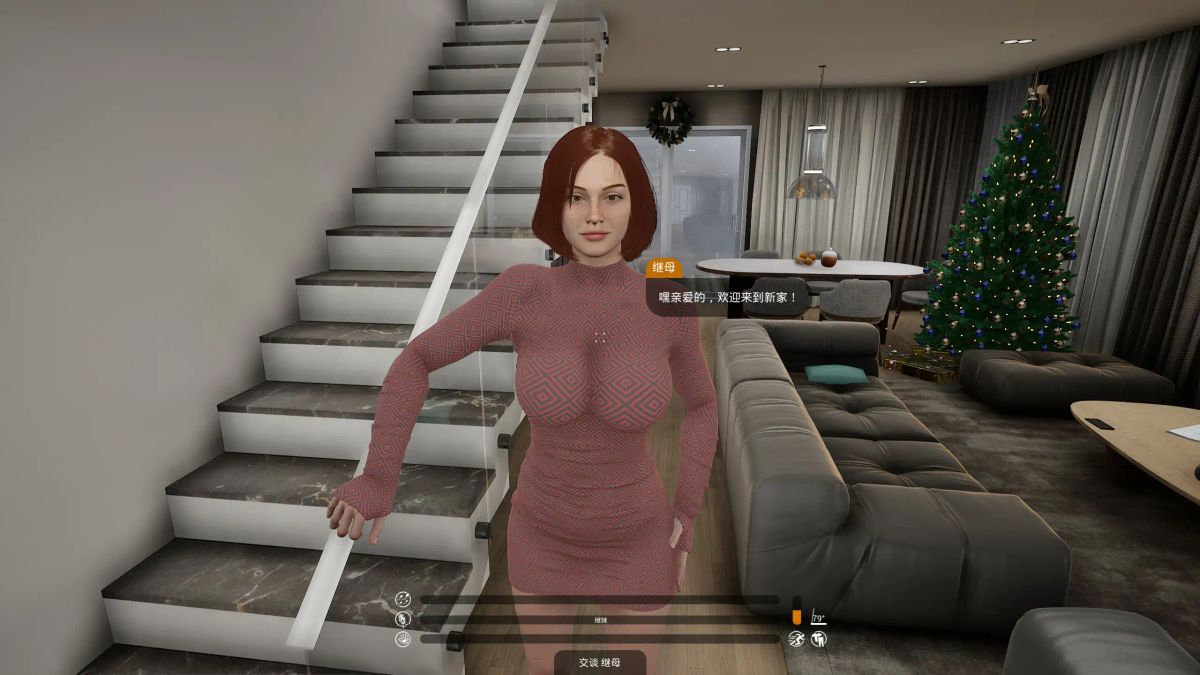Click the 交谈 继母 talk button
This screenshot has width=1200, height=675.
(x=600, y=662)
